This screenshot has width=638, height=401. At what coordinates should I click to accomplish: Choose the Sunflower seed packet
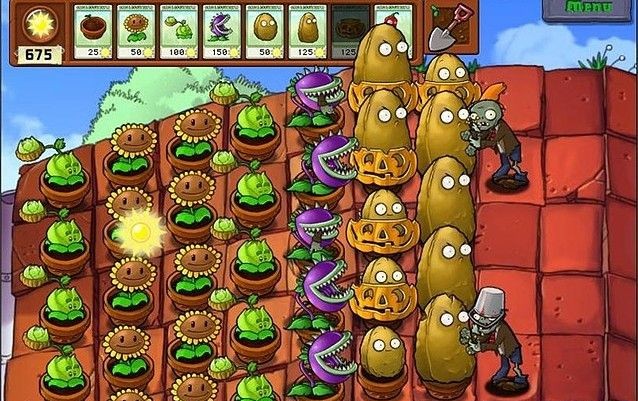point(135,31)
